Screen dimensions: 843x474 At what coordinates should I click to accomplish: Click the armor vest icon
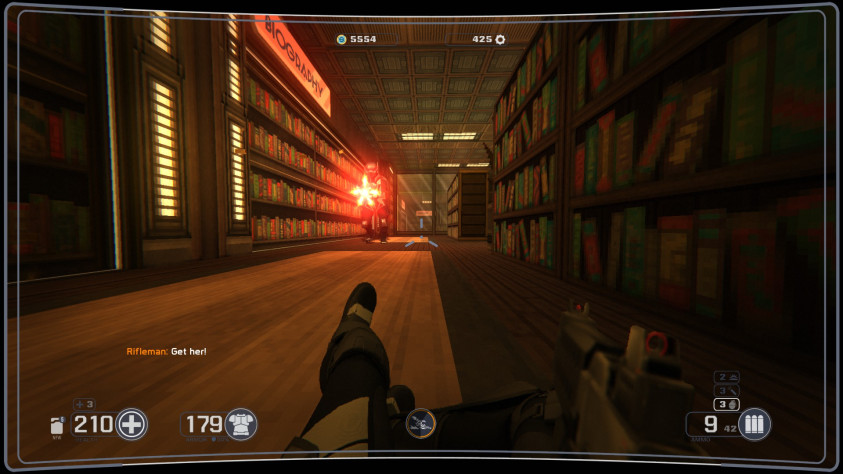coord(241,424)
